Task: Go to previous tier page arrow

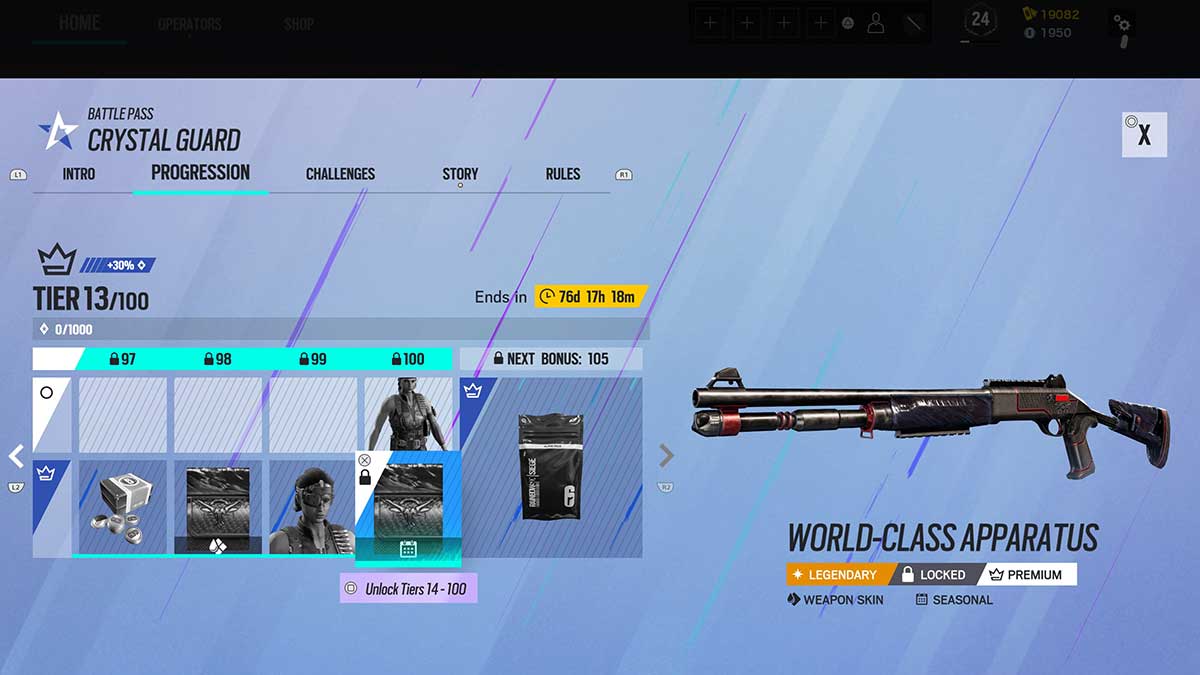Action: tap(16, 456)
